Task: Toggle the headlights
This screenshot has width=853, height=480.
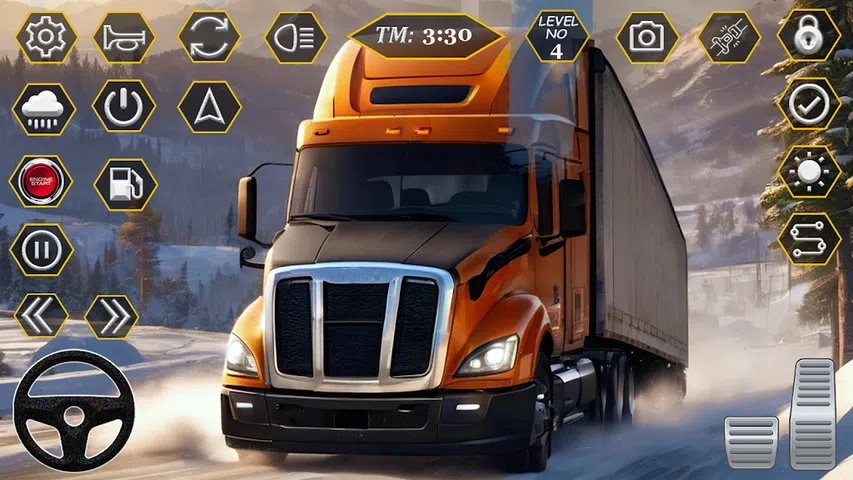Action: 296,38
